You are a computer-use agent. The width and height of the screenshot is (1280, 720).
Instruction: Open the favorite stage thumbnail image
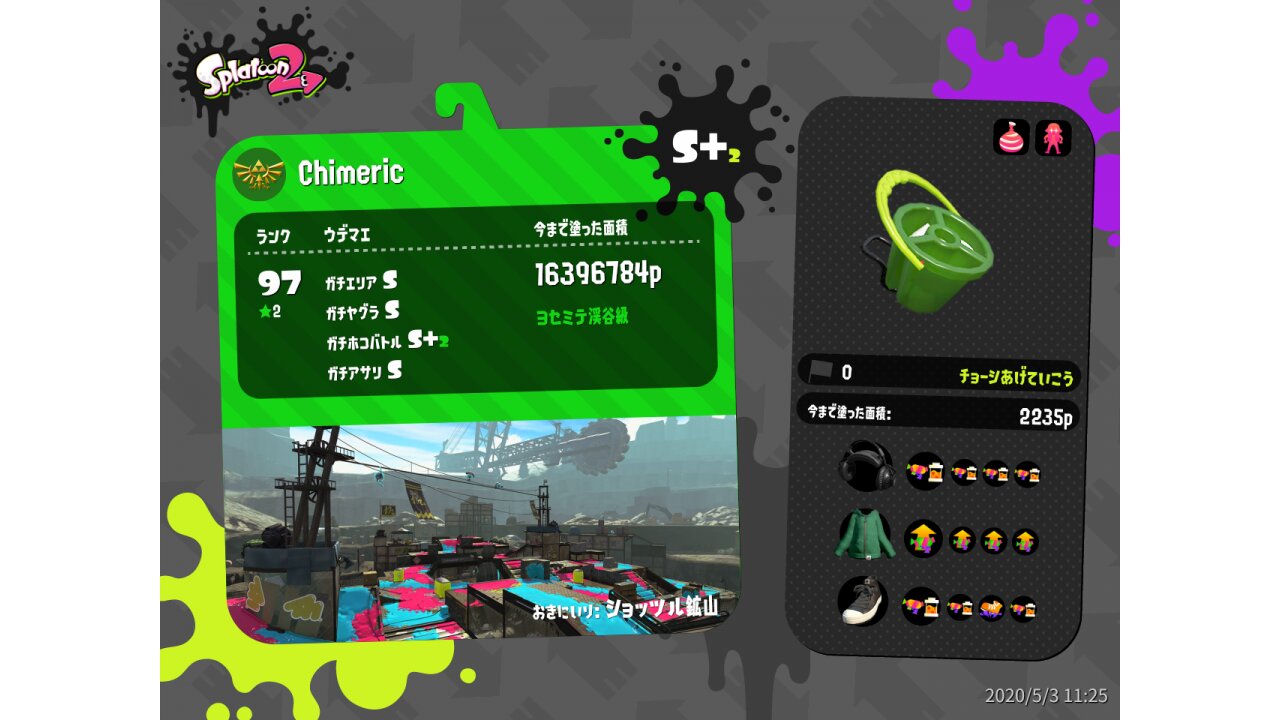coord(480,530)
